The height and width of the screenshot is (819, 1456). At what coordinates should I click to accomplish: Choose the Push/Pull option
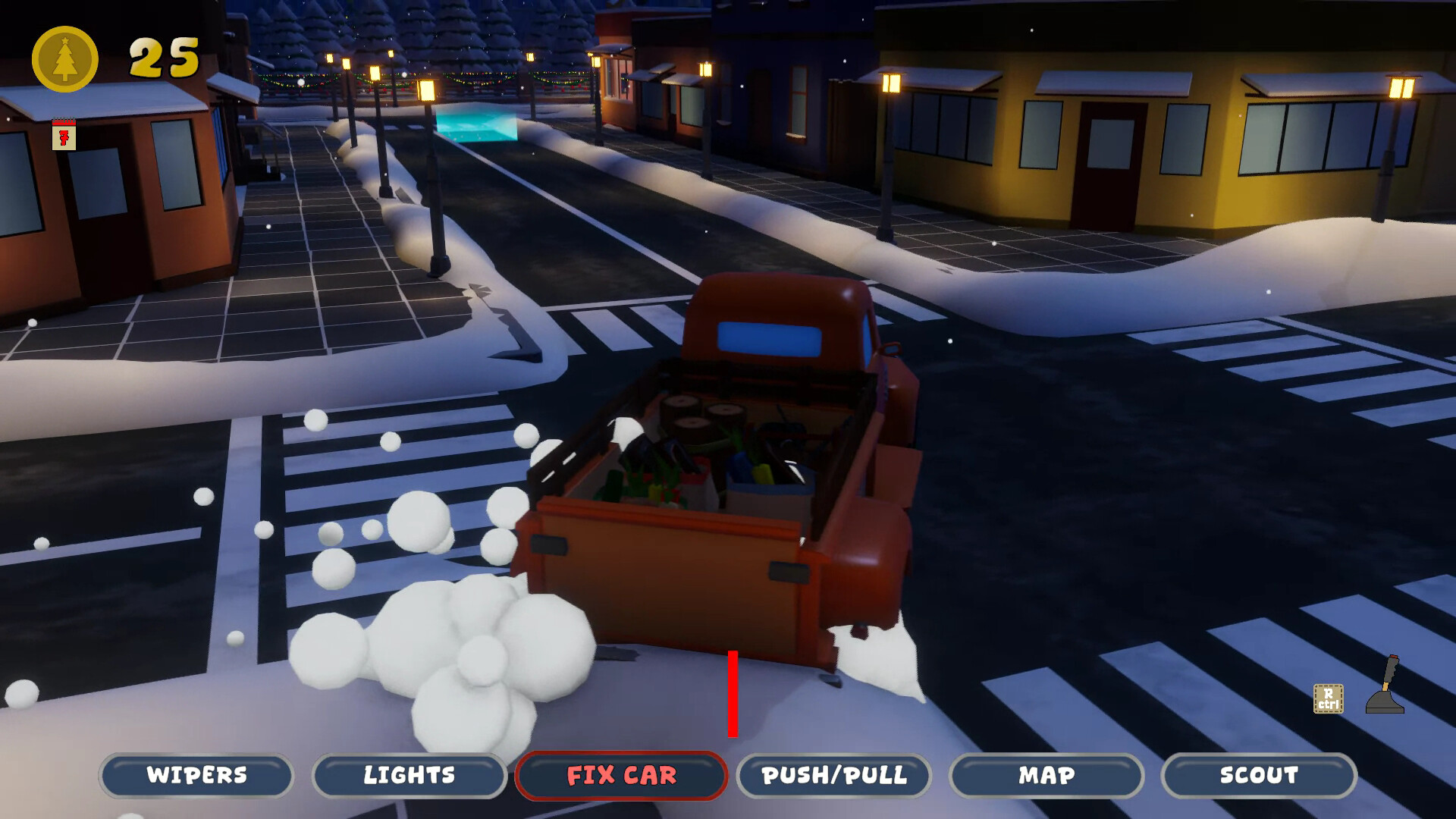tap(834, 775)
